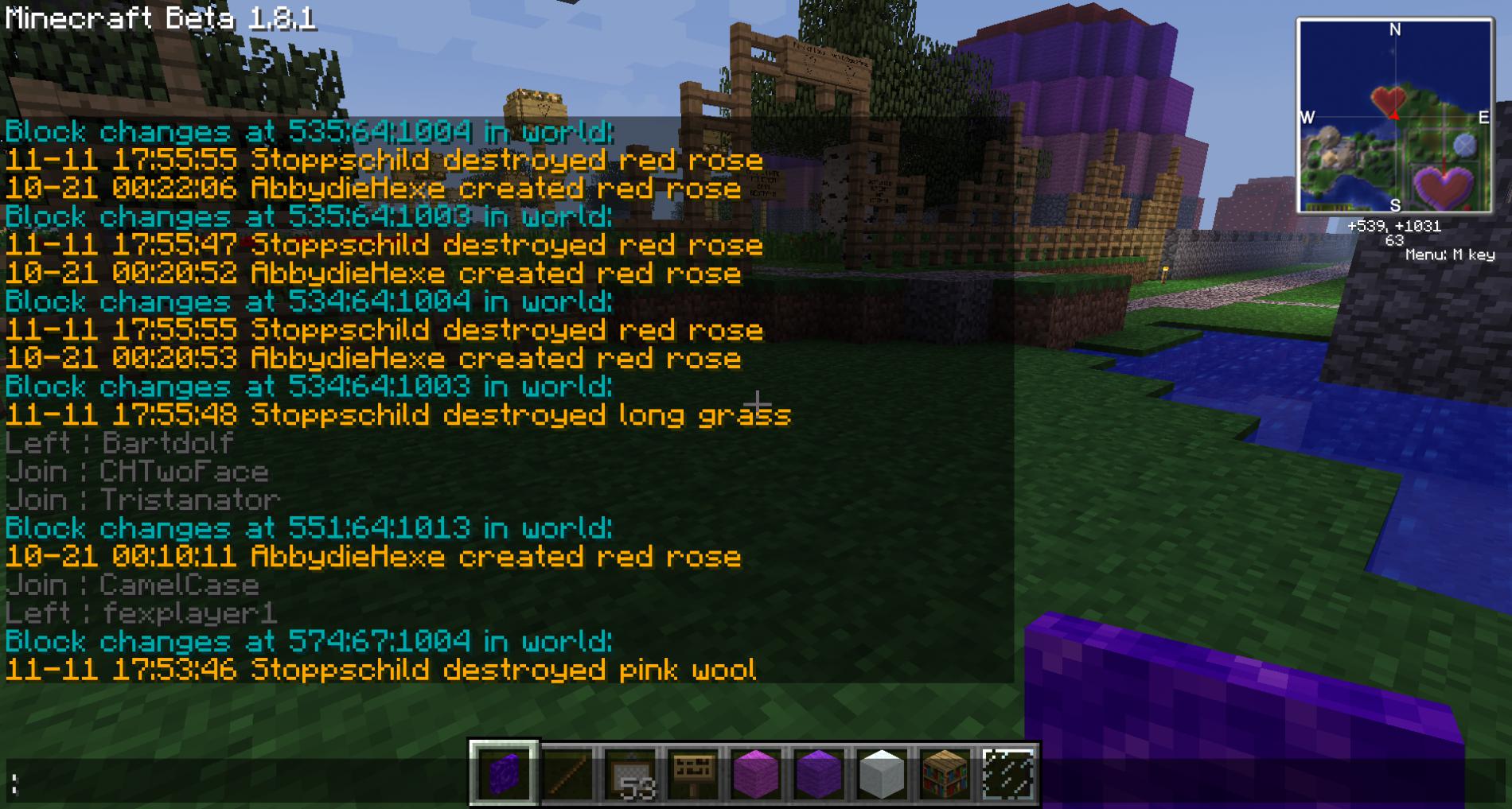The height and width of the screenshot is (809, 1512).
Task: Choose the painting stack of 53
Action: (630, 773)
